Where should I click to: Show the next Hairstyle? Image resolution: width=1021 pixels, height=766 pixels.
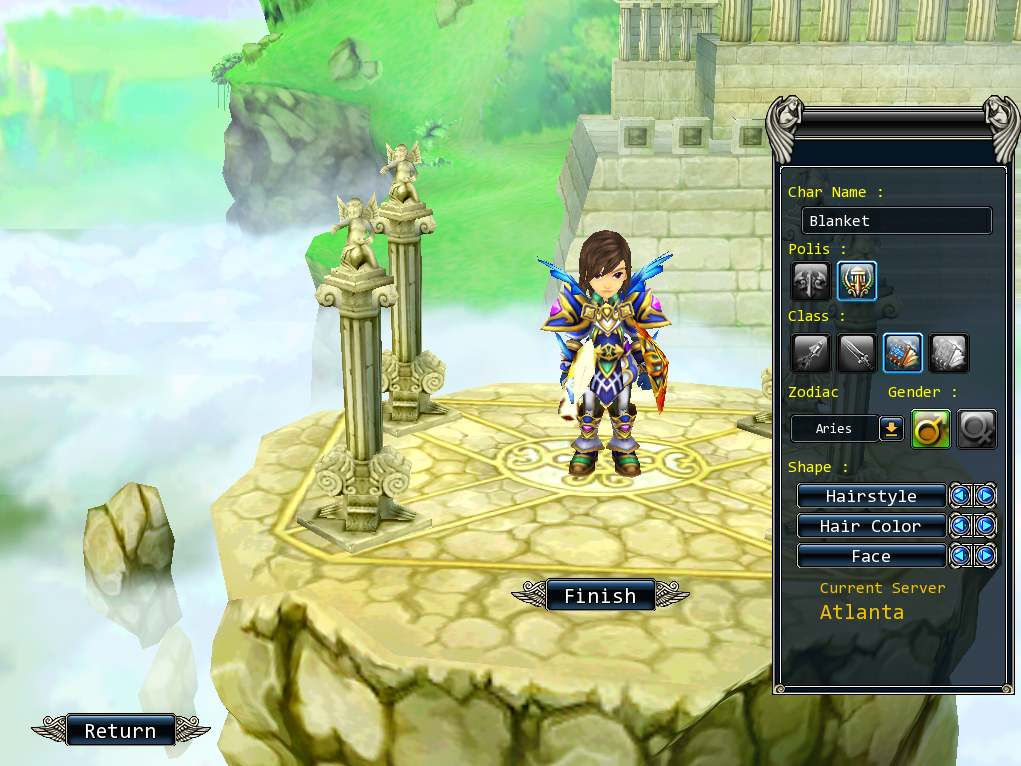point(986,496)
